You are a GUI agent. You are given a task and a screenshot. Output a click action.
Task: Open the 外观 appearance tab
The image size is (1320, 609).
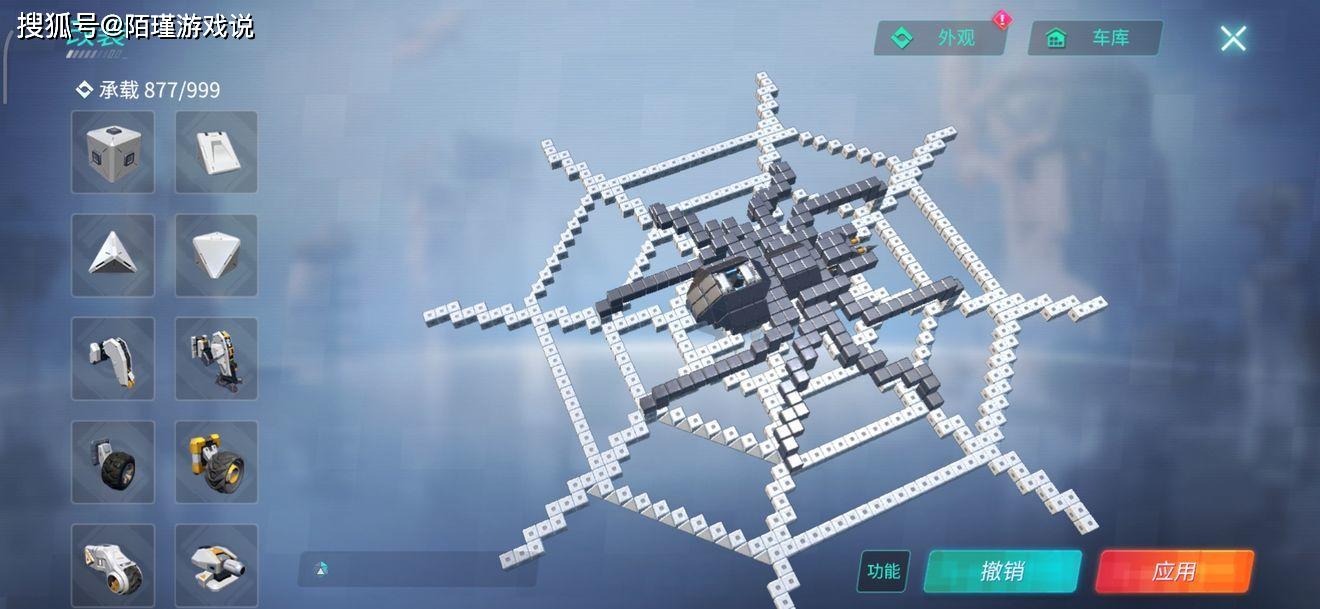pyautogui.click(x=941, y=38)
